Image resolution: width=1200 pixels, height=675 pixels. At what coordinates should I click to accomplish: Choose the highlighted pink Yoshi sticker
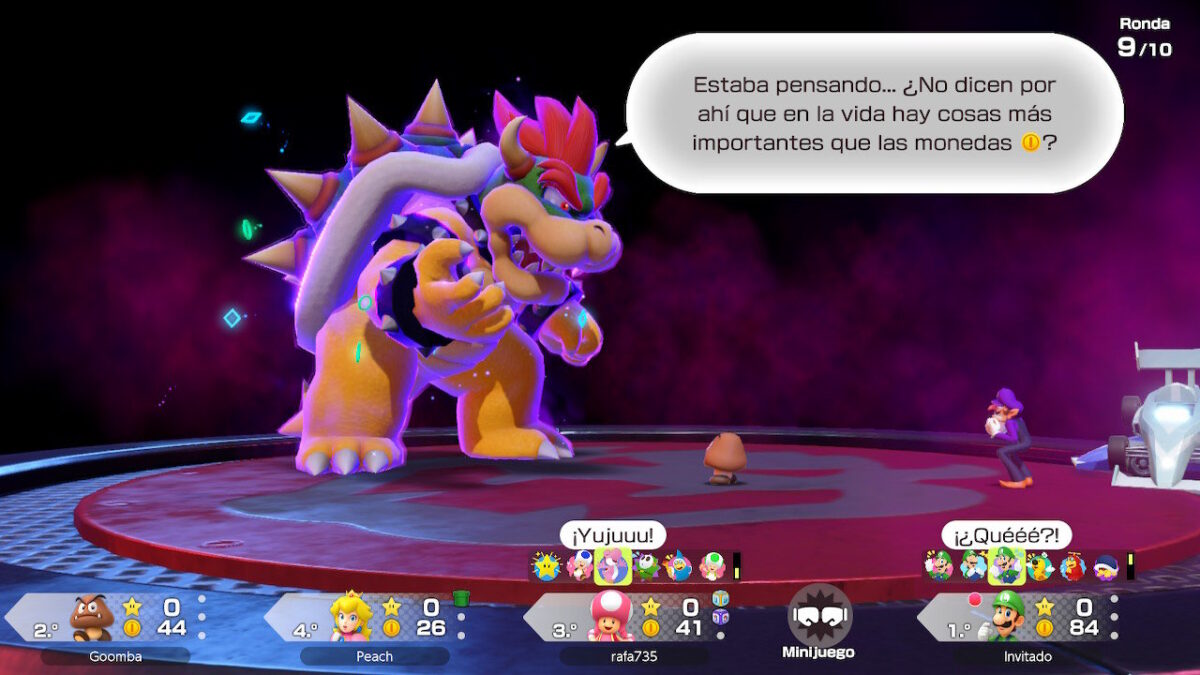tap(612, 567)
